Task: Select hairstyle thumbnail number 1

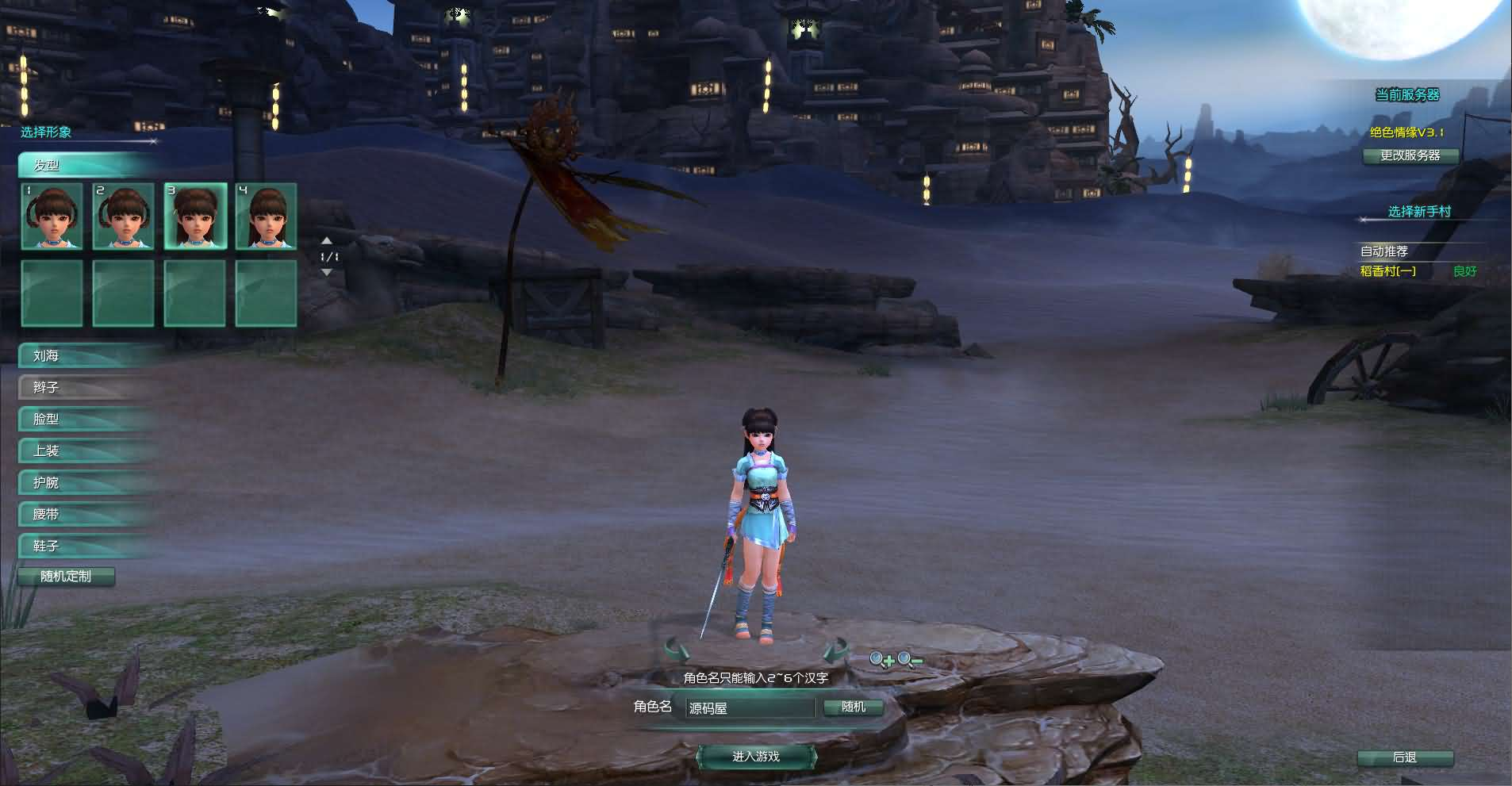Action: (52, 217)
